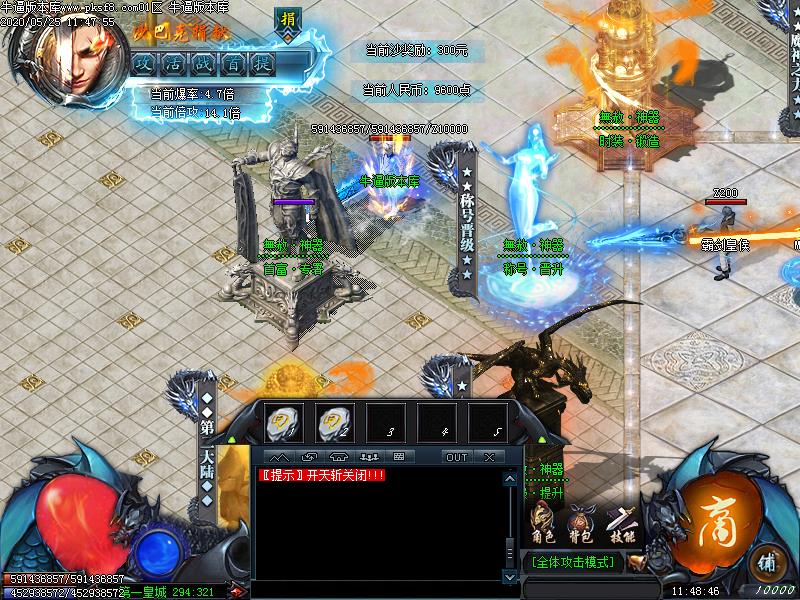Screen dimensions: 800x600
Task: Use the scroll in hotbar slot 1
Action: [x=284, y=422]
